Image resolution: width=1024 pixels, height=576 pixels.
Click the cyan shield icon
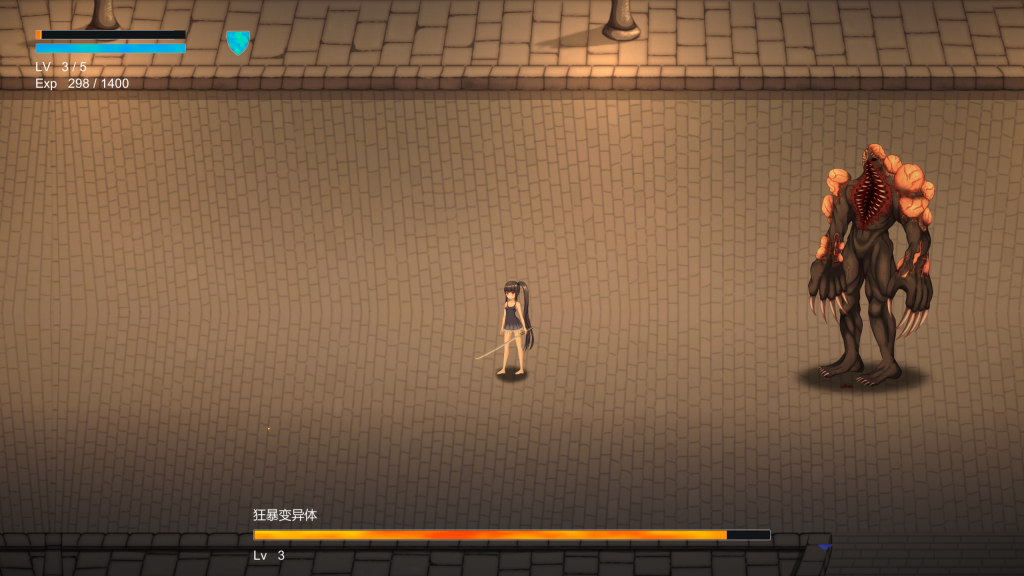coord(238,42)
